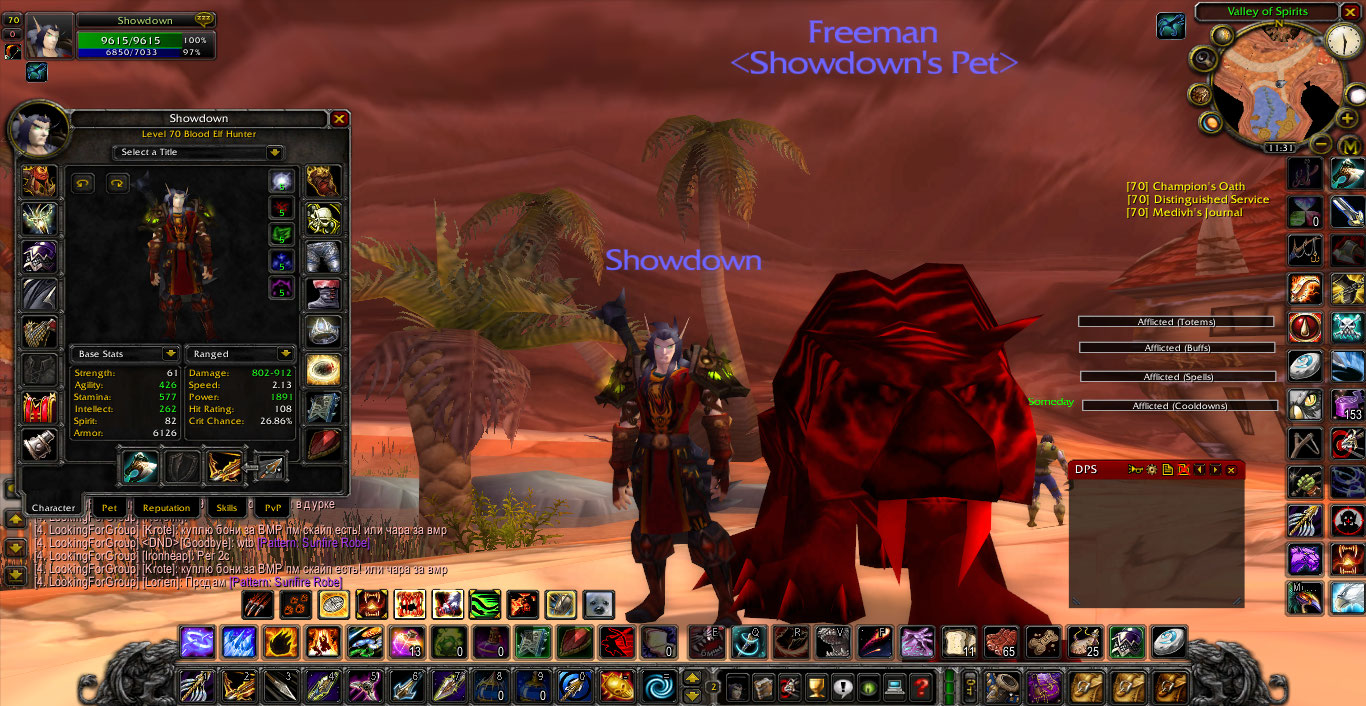
Task: Click the Showdown player portrait frame
Action: click(x=49, y=36)
